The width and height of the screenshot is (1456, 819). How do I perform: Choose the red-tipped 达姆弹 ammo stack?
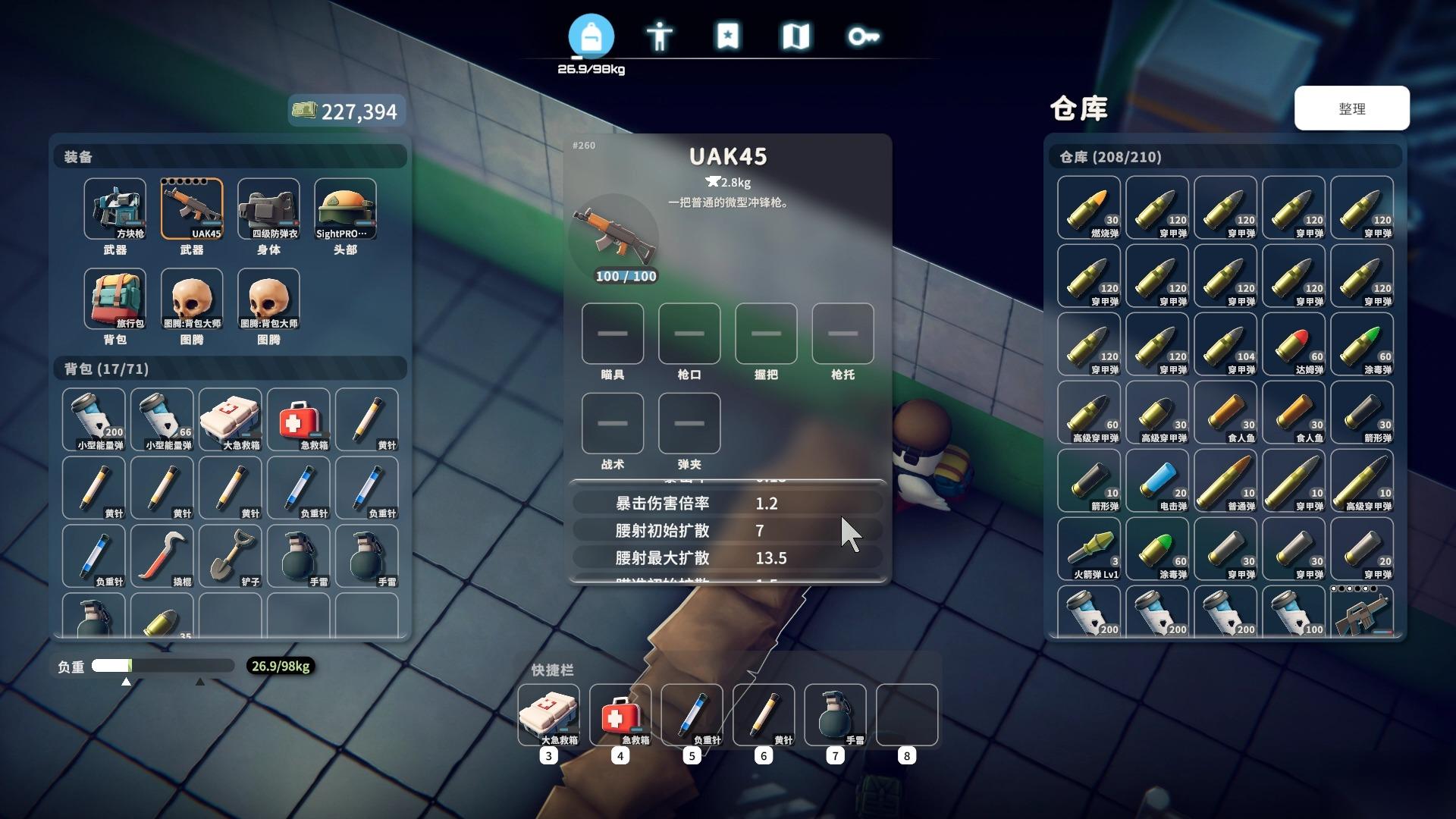tap(1293, 344)
